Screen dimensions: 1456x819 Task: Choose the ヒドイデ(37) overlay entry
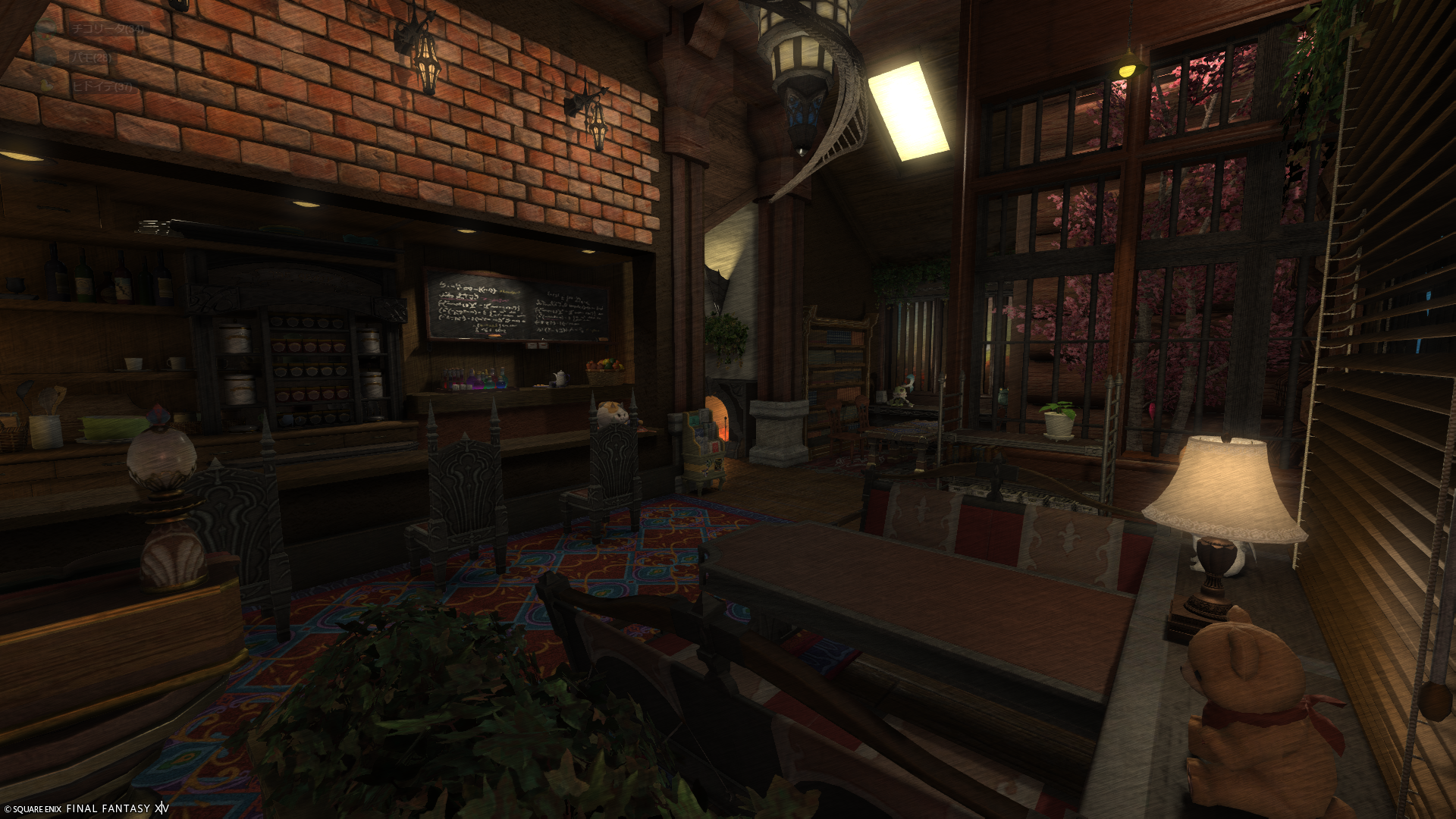pos(102,86)
